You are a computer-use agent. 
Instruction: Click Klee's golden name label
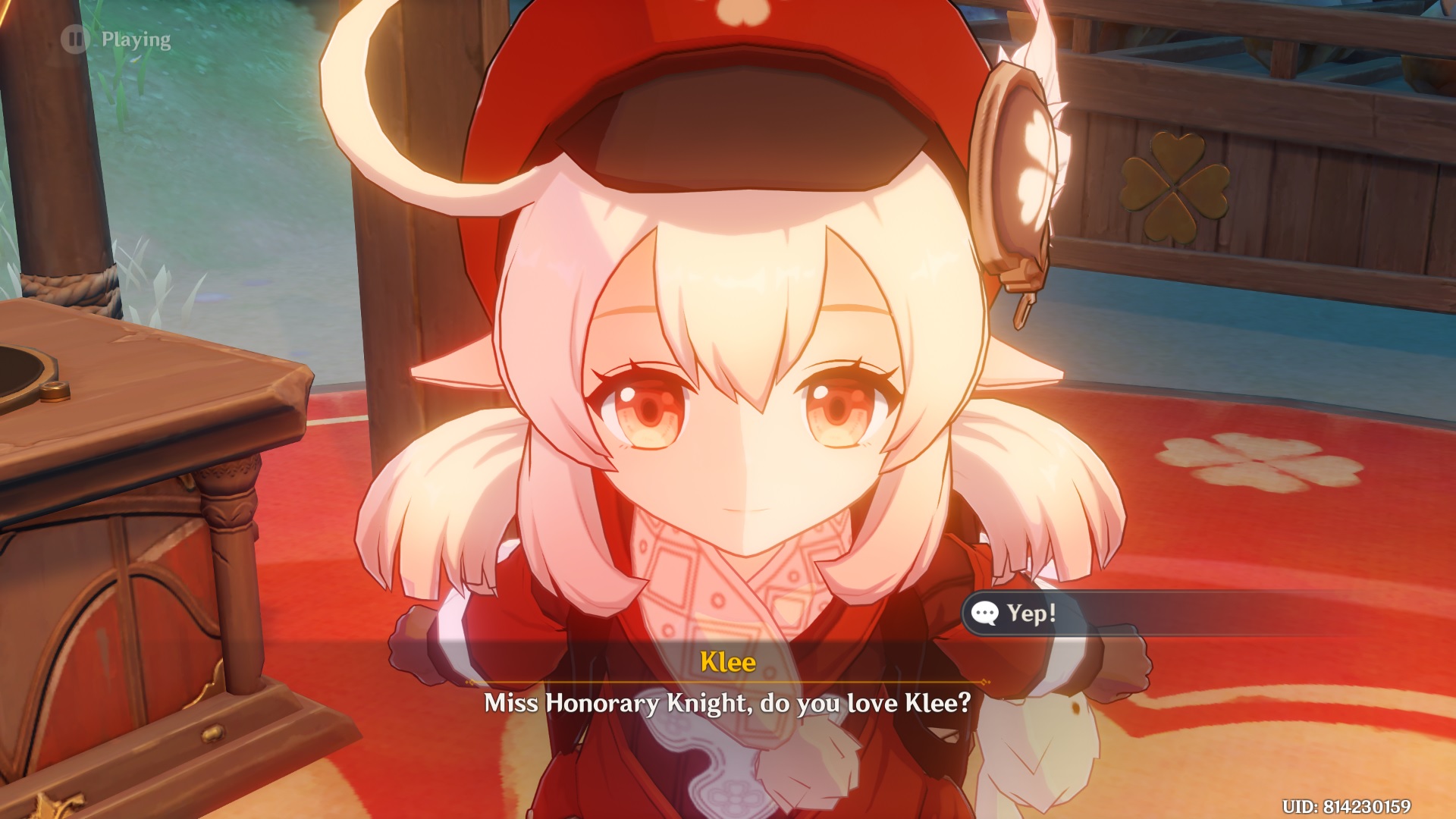click(x=729, y=662)
